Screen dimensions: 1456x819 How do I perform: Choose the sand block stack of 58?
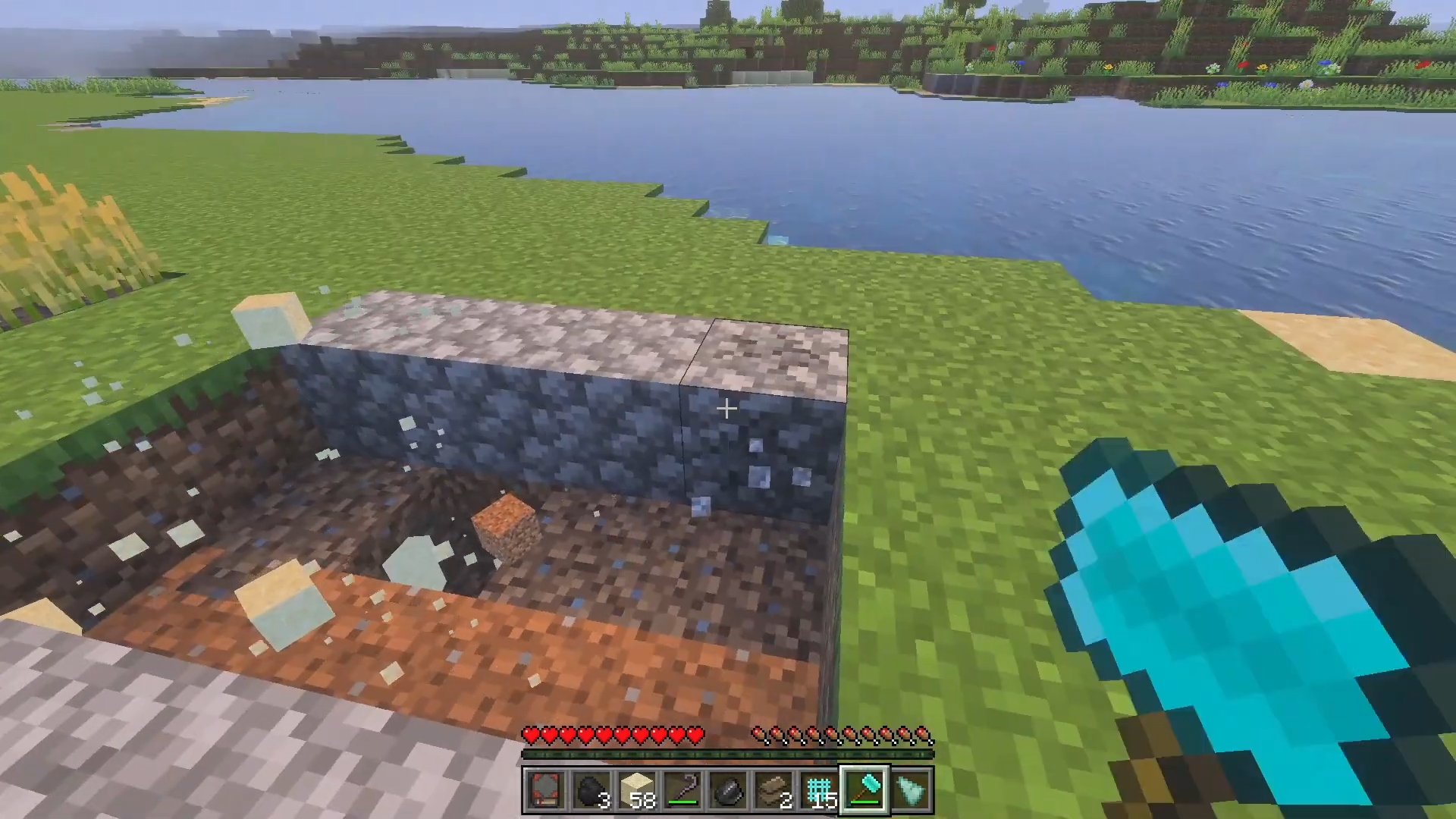(x=636, y=791)
